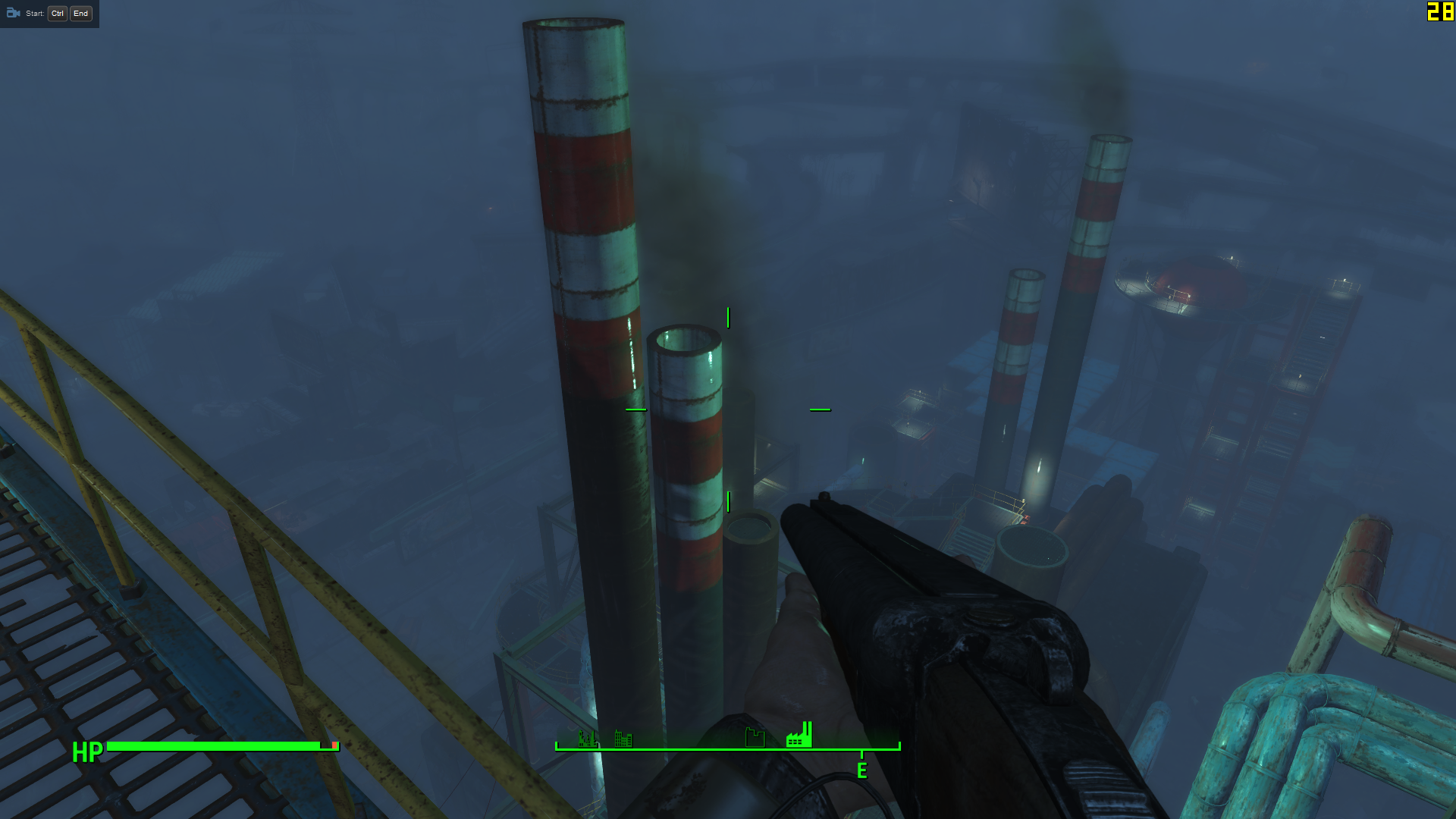This screenshot has width=1456, height=819.
Task: Choose the outlined building compass marker
Action: coord(755,737)
